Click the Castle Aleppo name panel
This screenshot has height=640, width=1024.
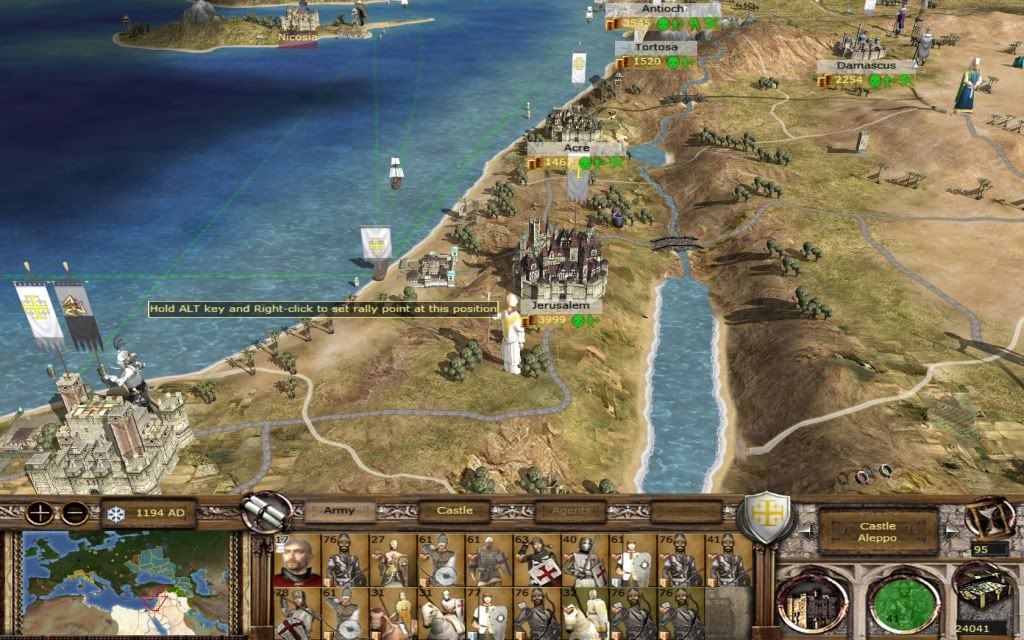pyautogui.click(x=876, y=532)
